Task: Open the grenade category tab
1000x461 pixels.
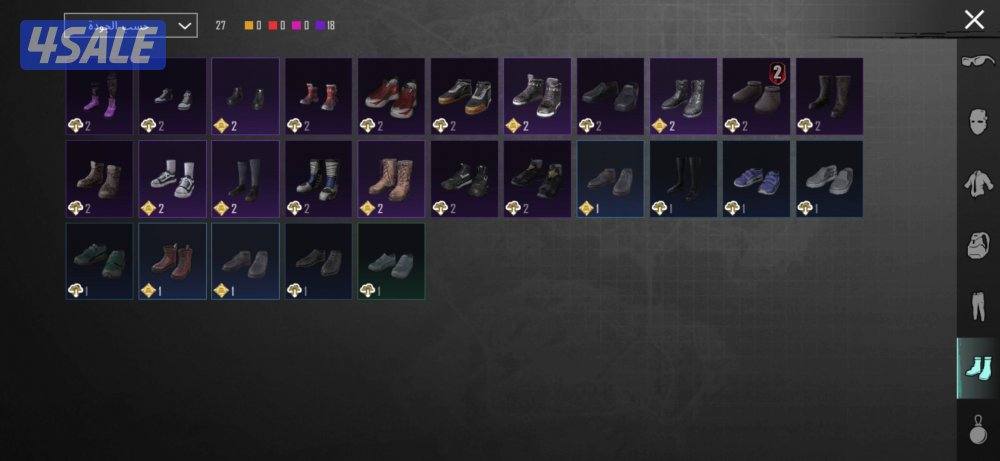Action: (977, 431)
